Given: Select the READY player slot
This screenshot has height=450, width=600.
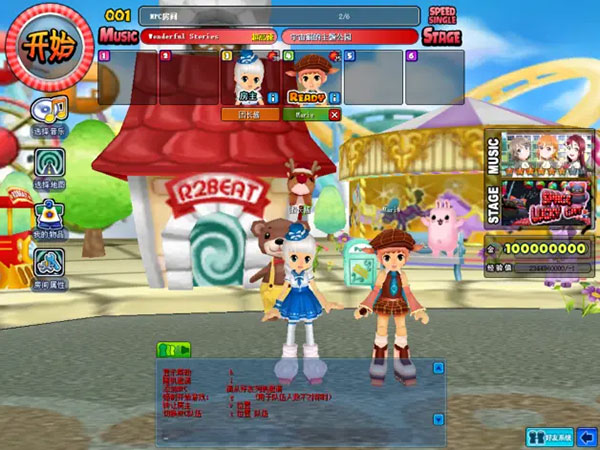Looking at the screenshot, I should (x=311, y=78).
